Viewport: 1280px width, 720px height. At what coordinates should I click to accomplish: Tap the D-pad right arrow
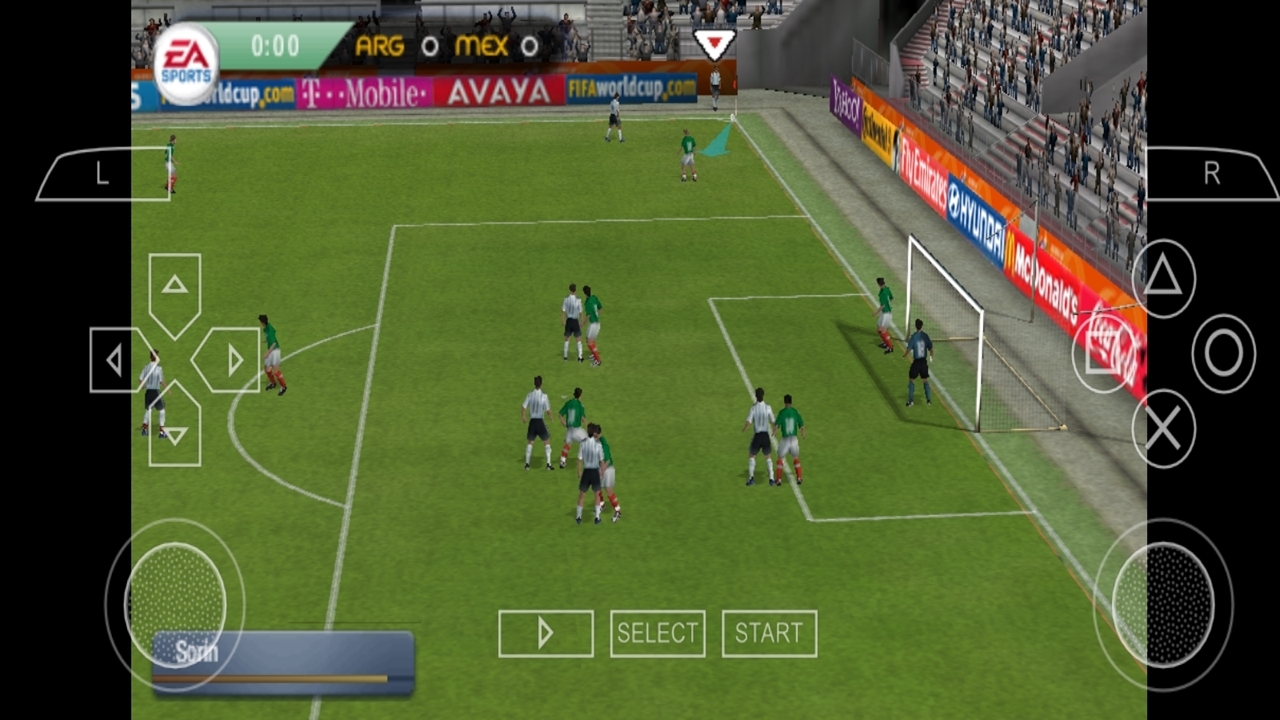(x=232, y=360)
